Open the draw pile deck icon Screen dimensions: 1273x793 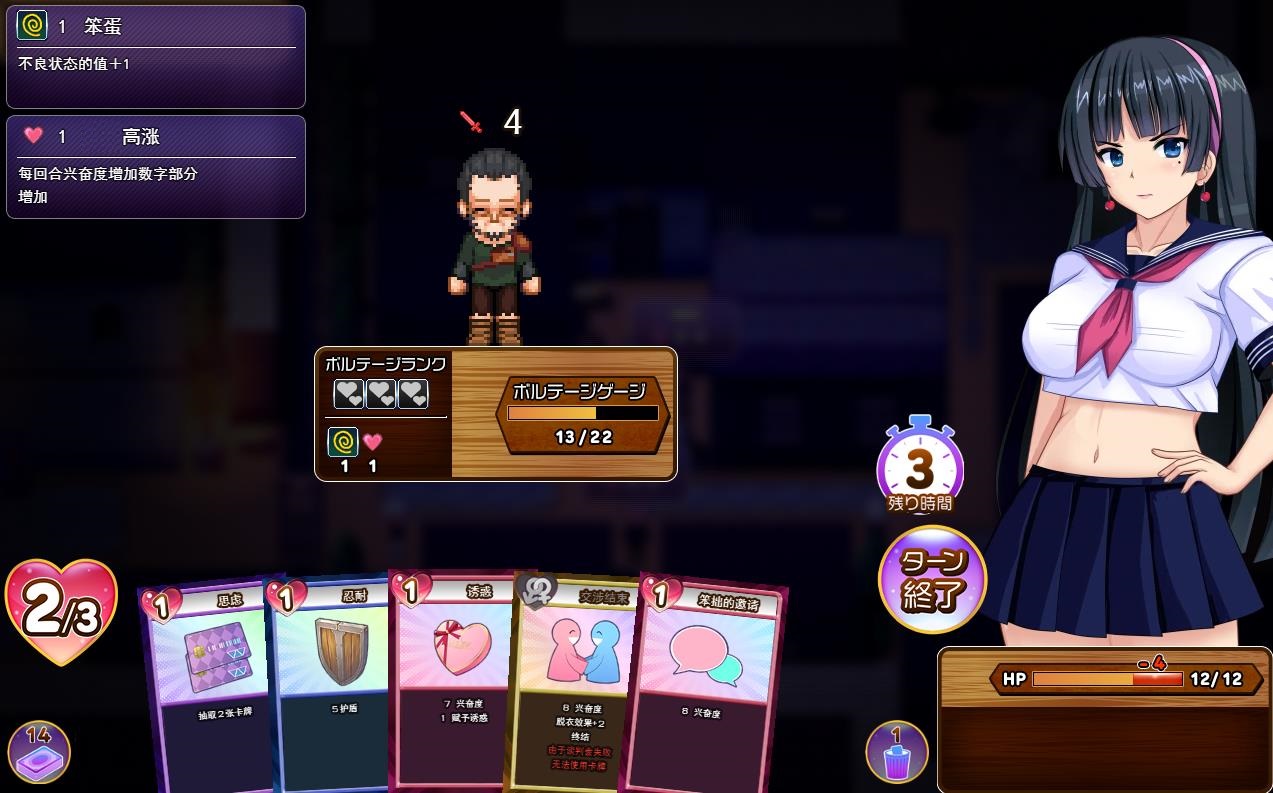pos(38,751)
